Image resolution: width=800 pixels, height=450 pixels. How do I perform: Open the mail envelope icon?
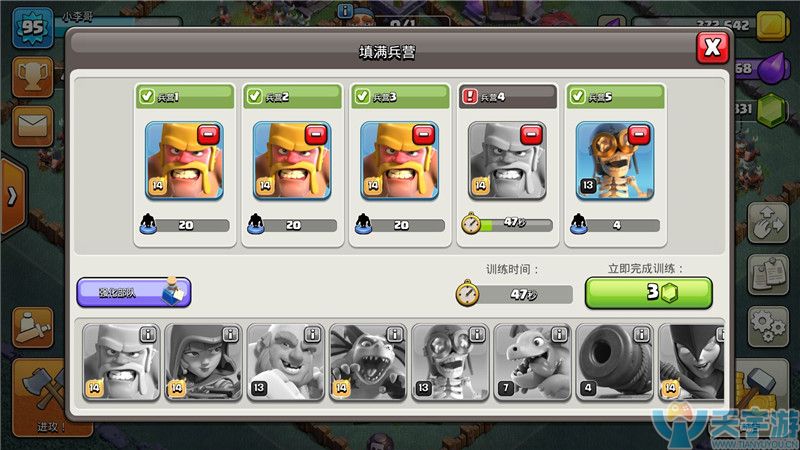(33, 127)
